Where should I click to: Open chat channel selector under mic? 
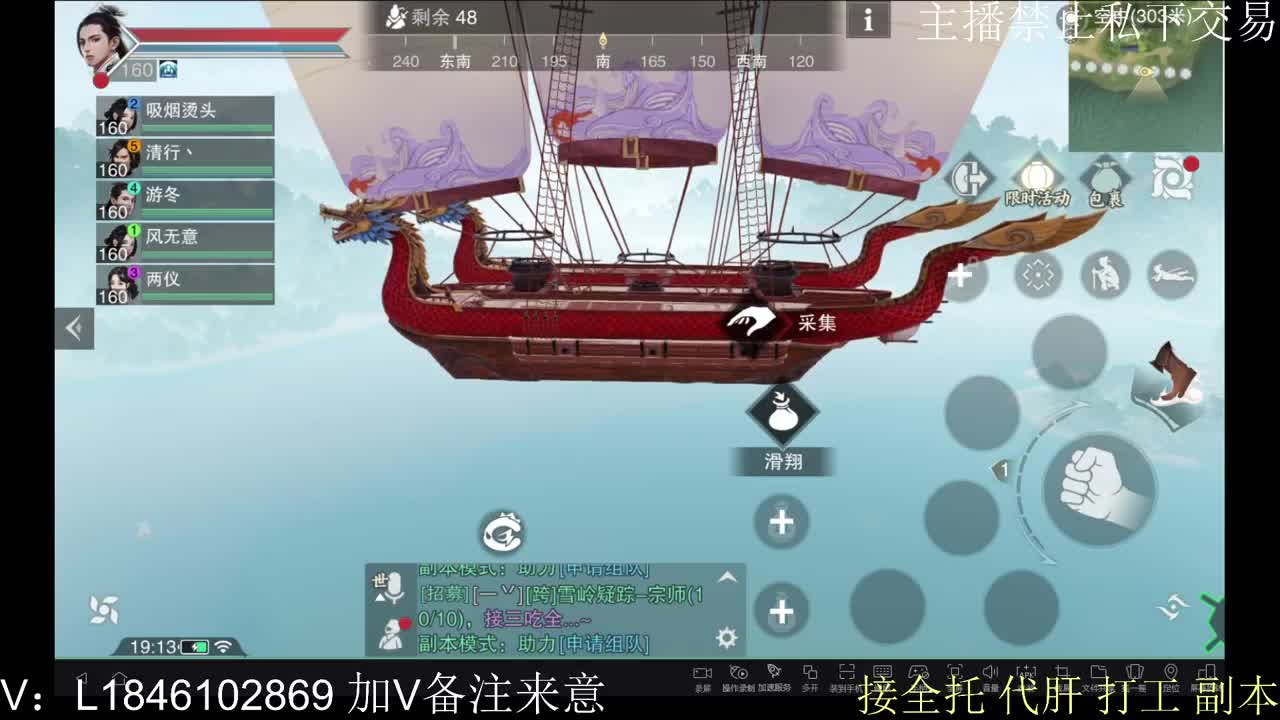379,596
